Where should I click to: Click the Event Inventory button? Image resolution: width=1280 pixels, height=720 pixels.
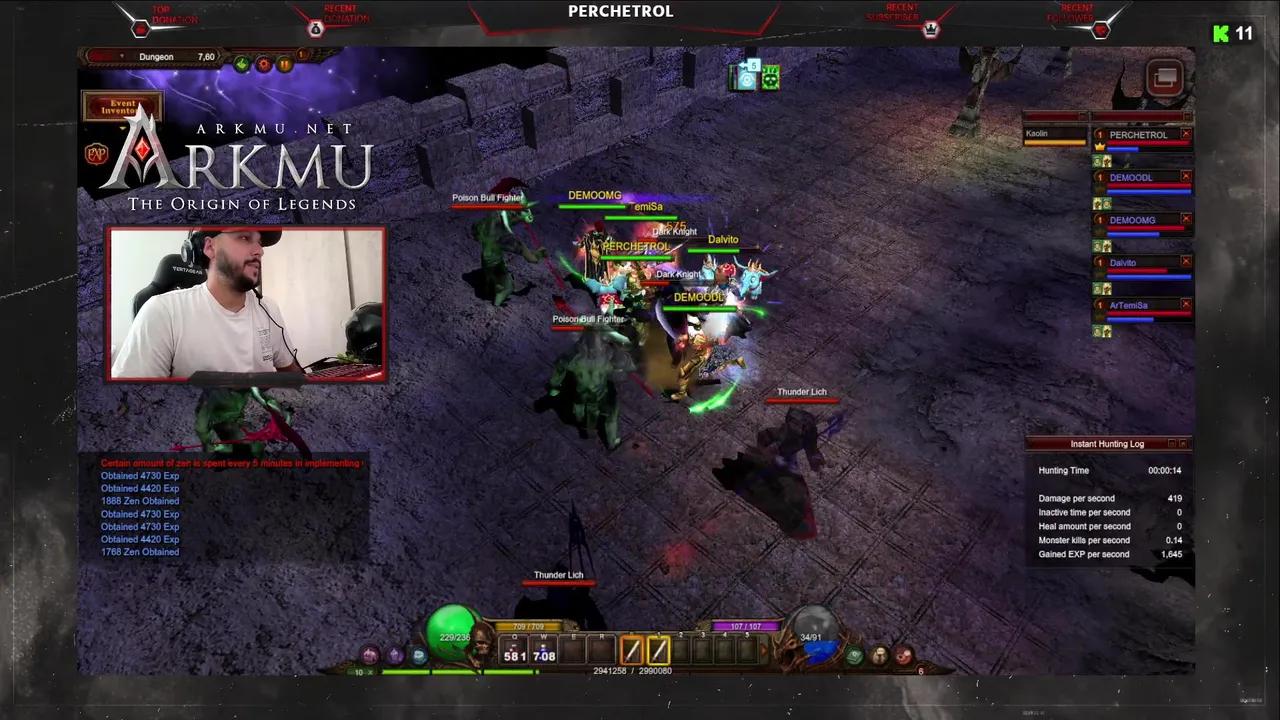[122, 107]
